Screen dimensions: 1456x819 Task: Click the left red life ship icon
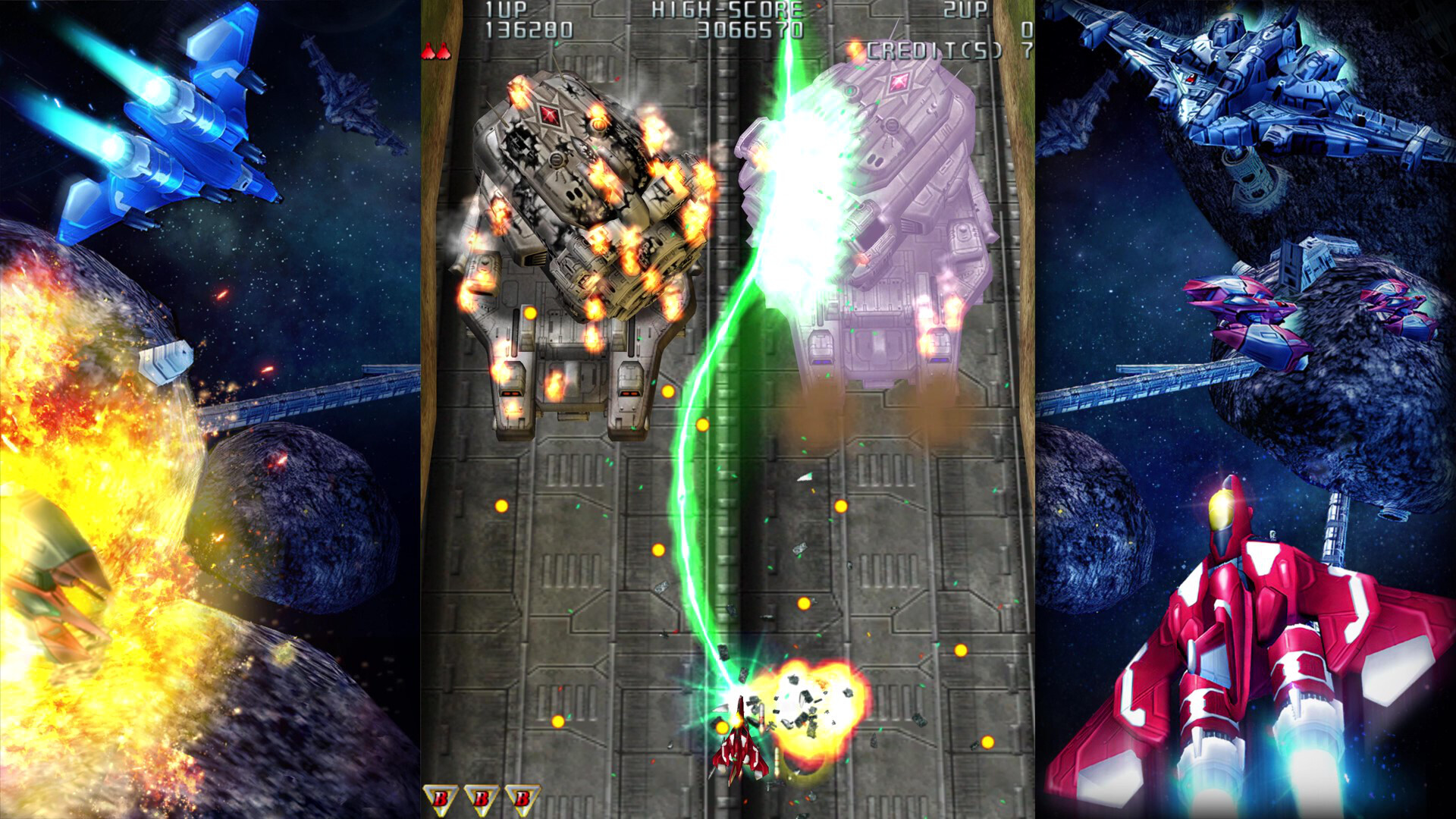coord(429,51)
